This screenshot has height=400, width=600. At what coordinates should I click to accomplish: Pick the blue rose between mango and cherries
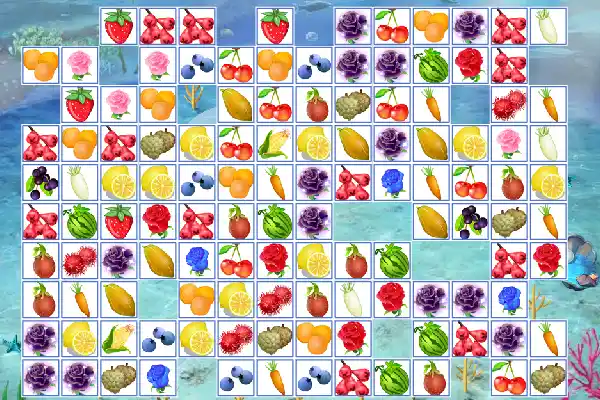click(x=197, y=260)
